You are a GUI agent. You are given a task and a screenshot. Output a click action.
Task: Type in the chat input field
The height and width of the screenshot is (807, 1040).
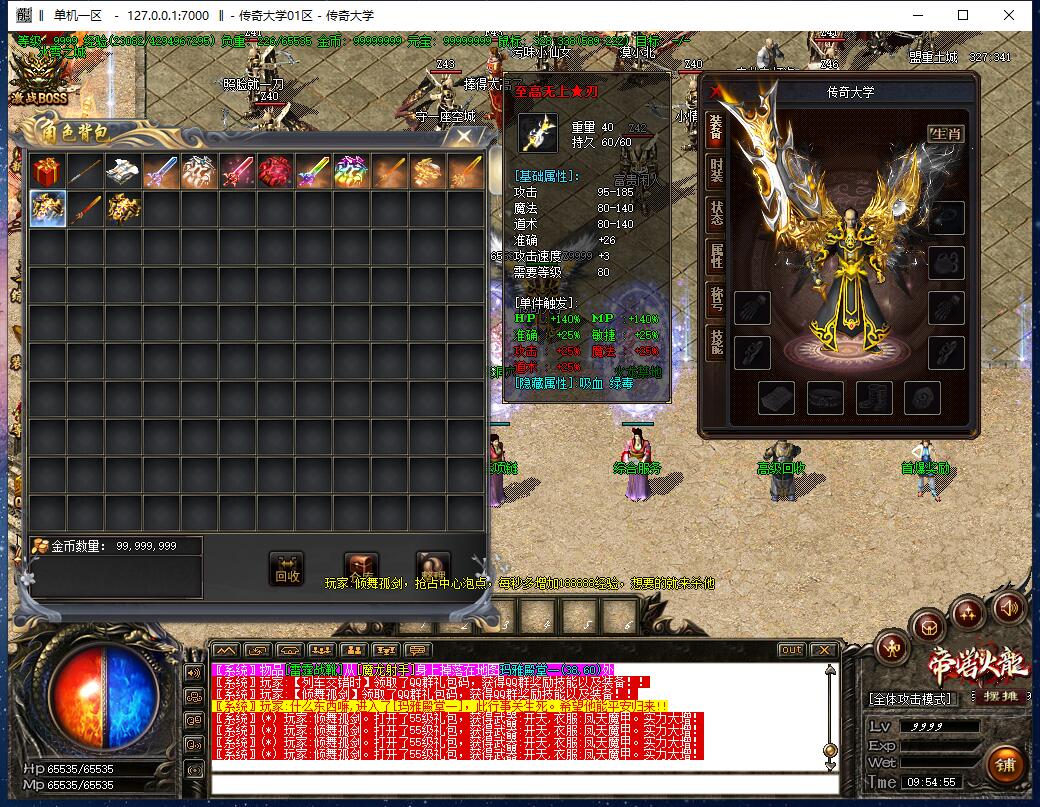coord(520,781)
